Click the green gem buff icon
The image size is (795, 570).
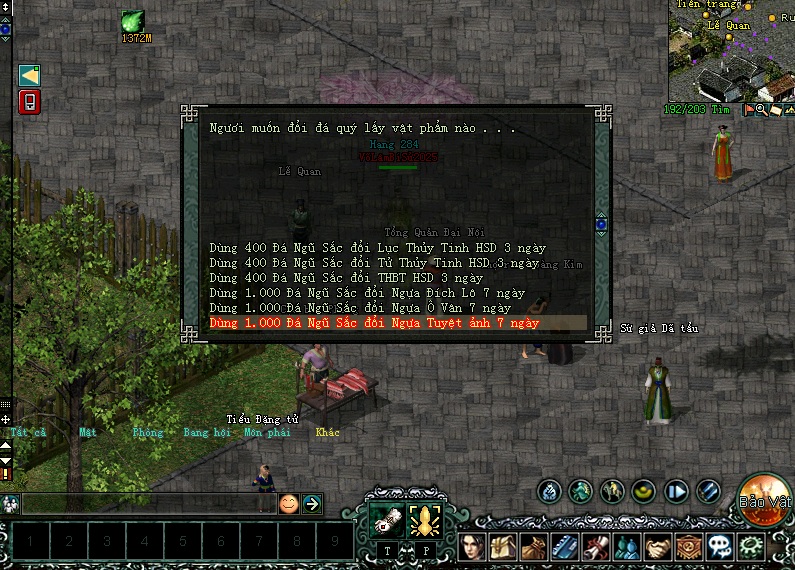click(x=133, y=22)
